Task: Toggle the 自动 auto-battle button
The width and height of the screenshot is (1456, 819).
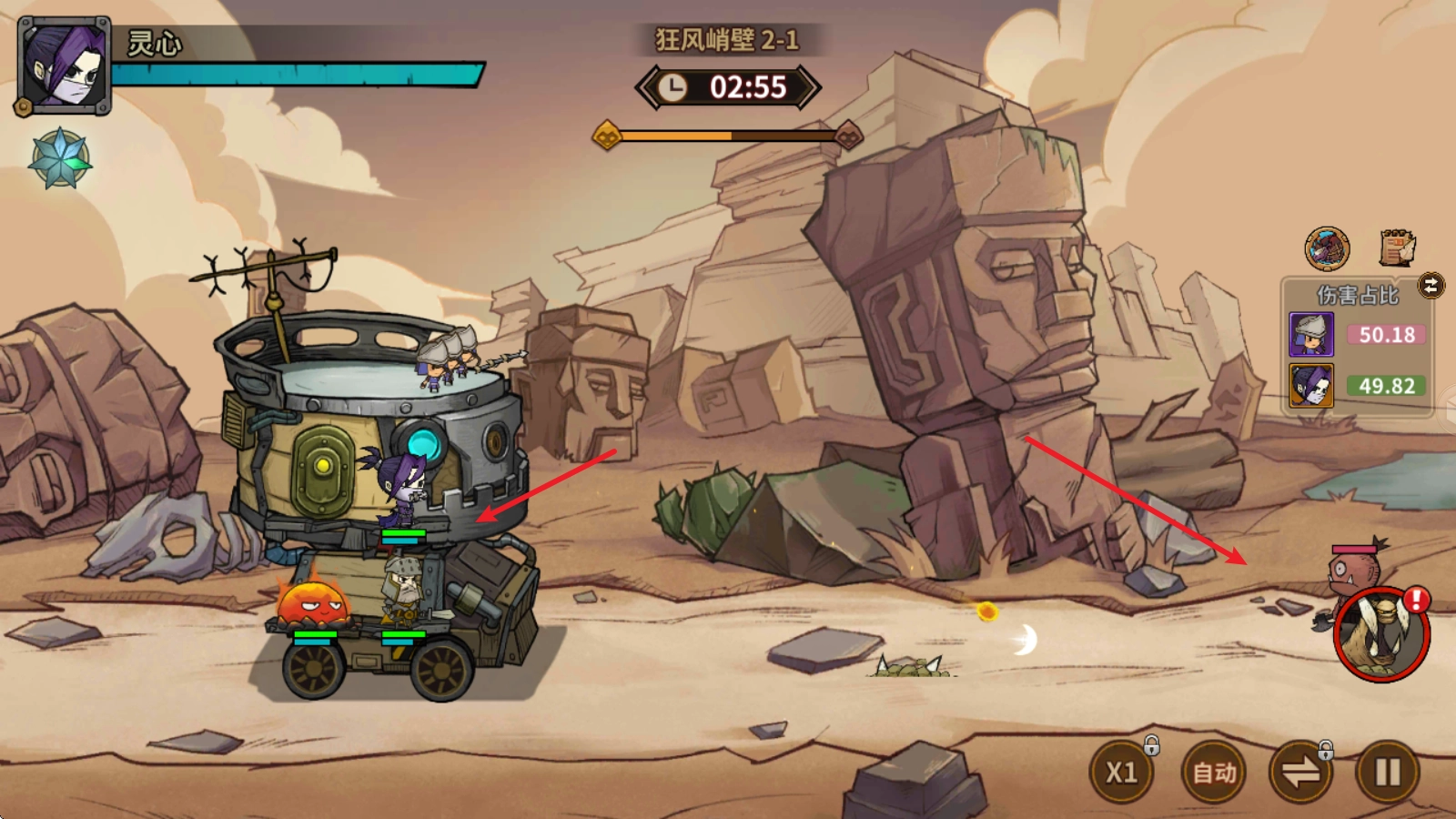Action: pos(1214,773)
